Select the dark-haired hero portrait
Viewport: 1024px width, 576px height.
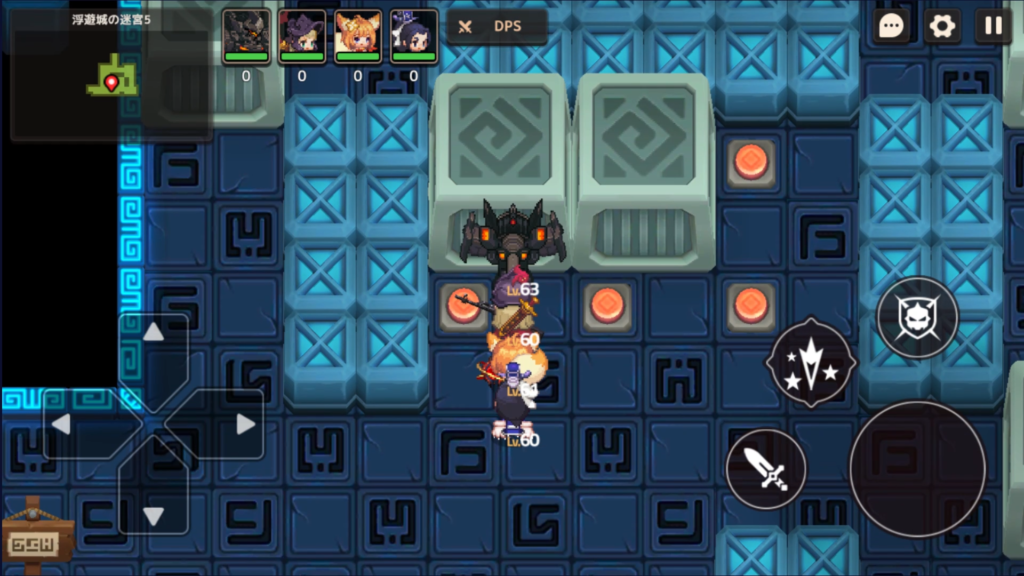[x=413, y=37]
